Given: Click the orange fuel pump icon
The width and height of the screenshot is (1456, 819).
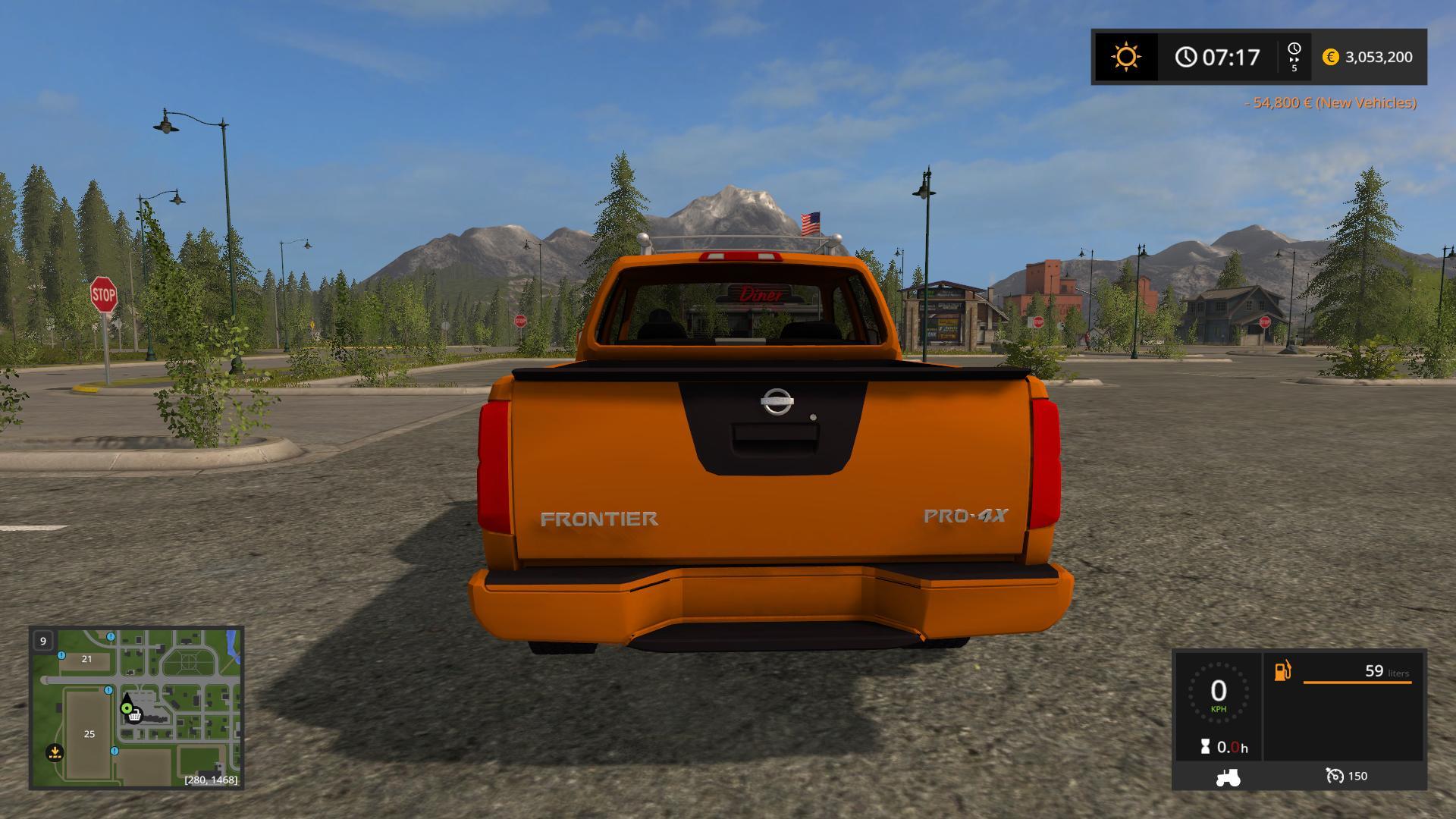Looking at the screenshot, I should (1282, 671).
